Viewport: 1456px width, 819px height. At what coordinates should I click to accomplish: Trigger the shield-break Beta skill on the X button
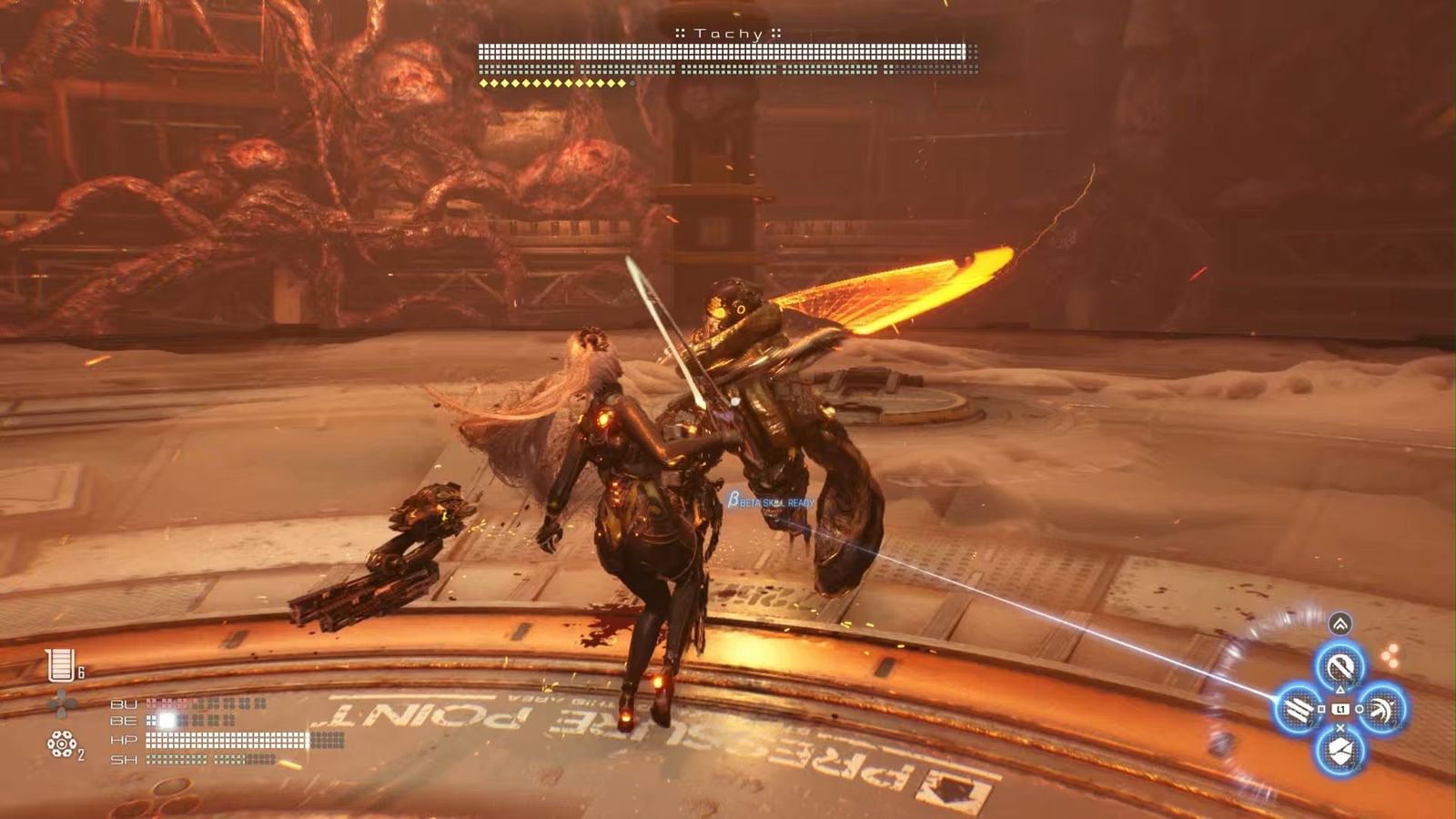click(1340, 752)
